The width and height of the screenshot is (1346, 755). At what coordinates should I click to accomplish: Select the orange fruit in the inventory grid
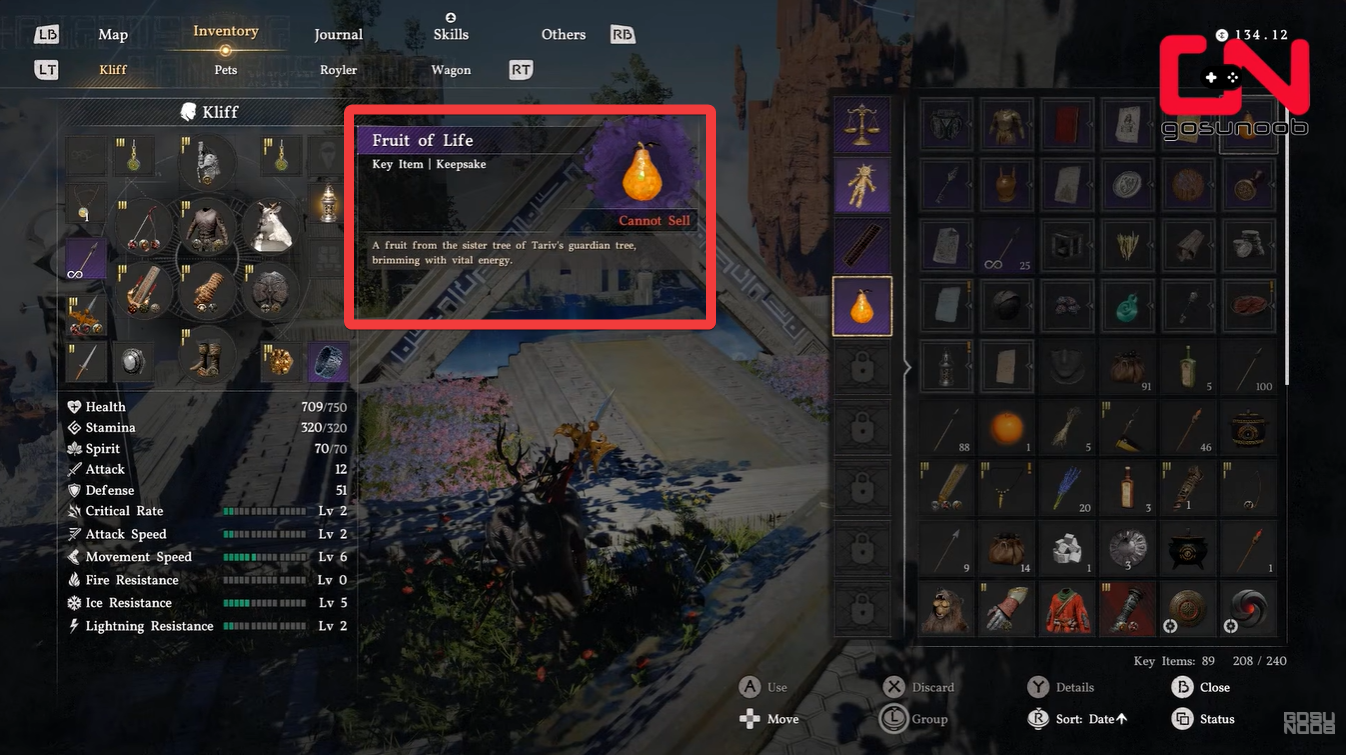click(x=1007, y=427)
